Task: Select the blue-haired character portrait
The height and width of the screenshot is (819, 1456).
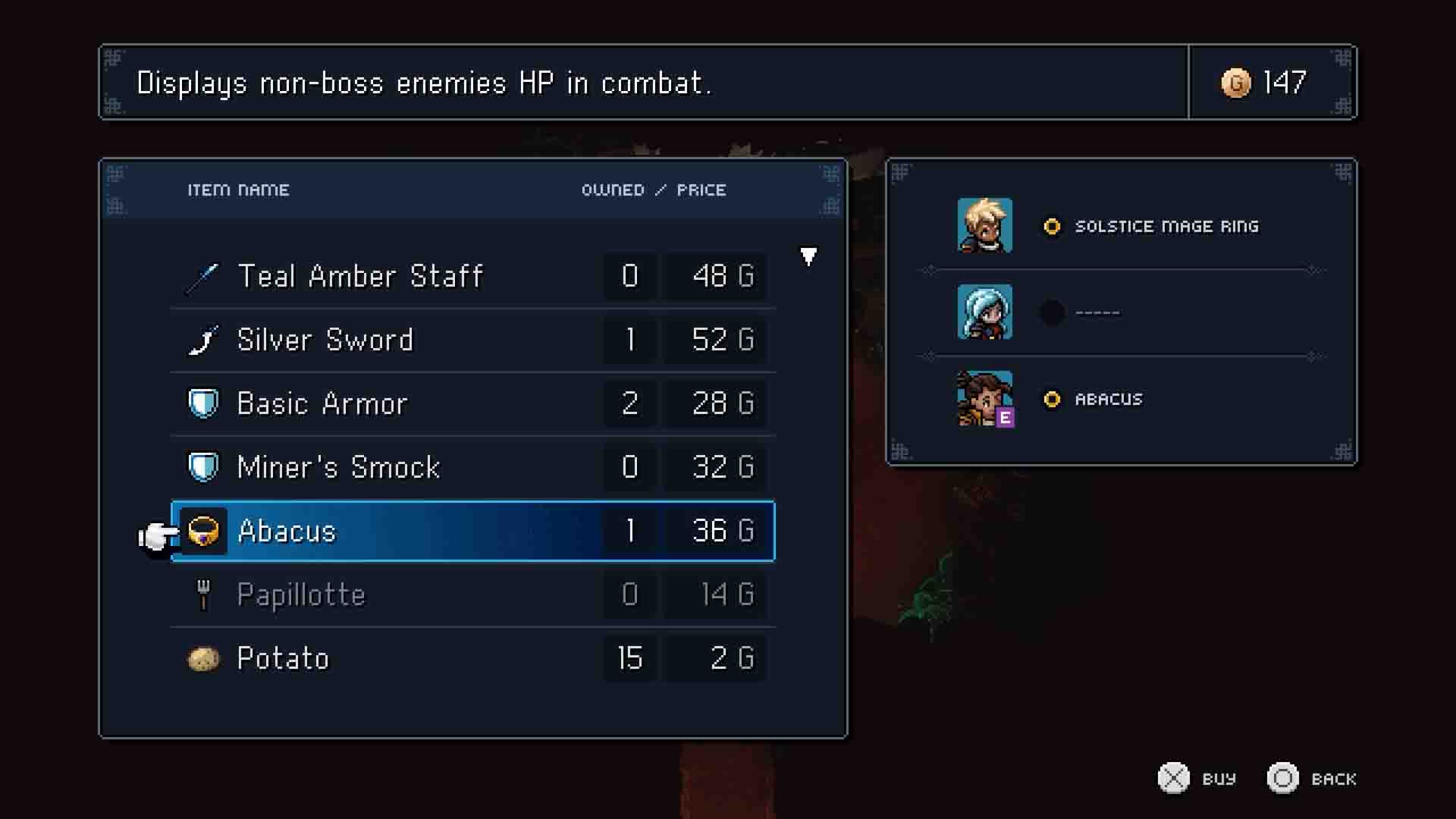Action: 984,312
